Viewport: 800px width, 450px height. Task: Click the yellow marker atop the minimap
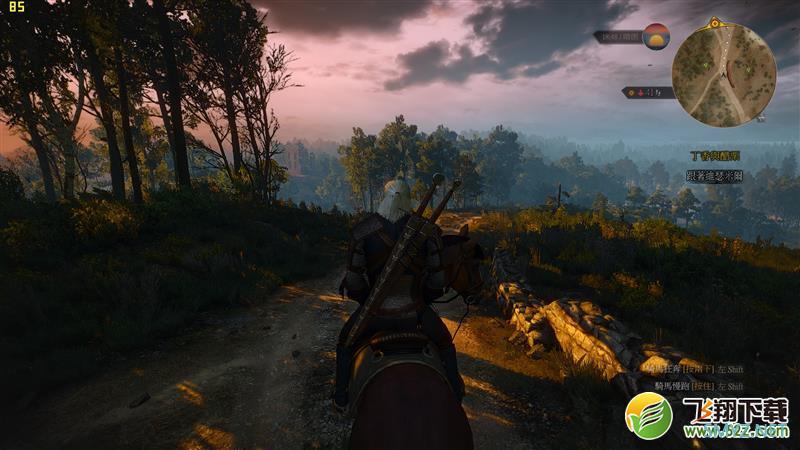pos(714,22)
